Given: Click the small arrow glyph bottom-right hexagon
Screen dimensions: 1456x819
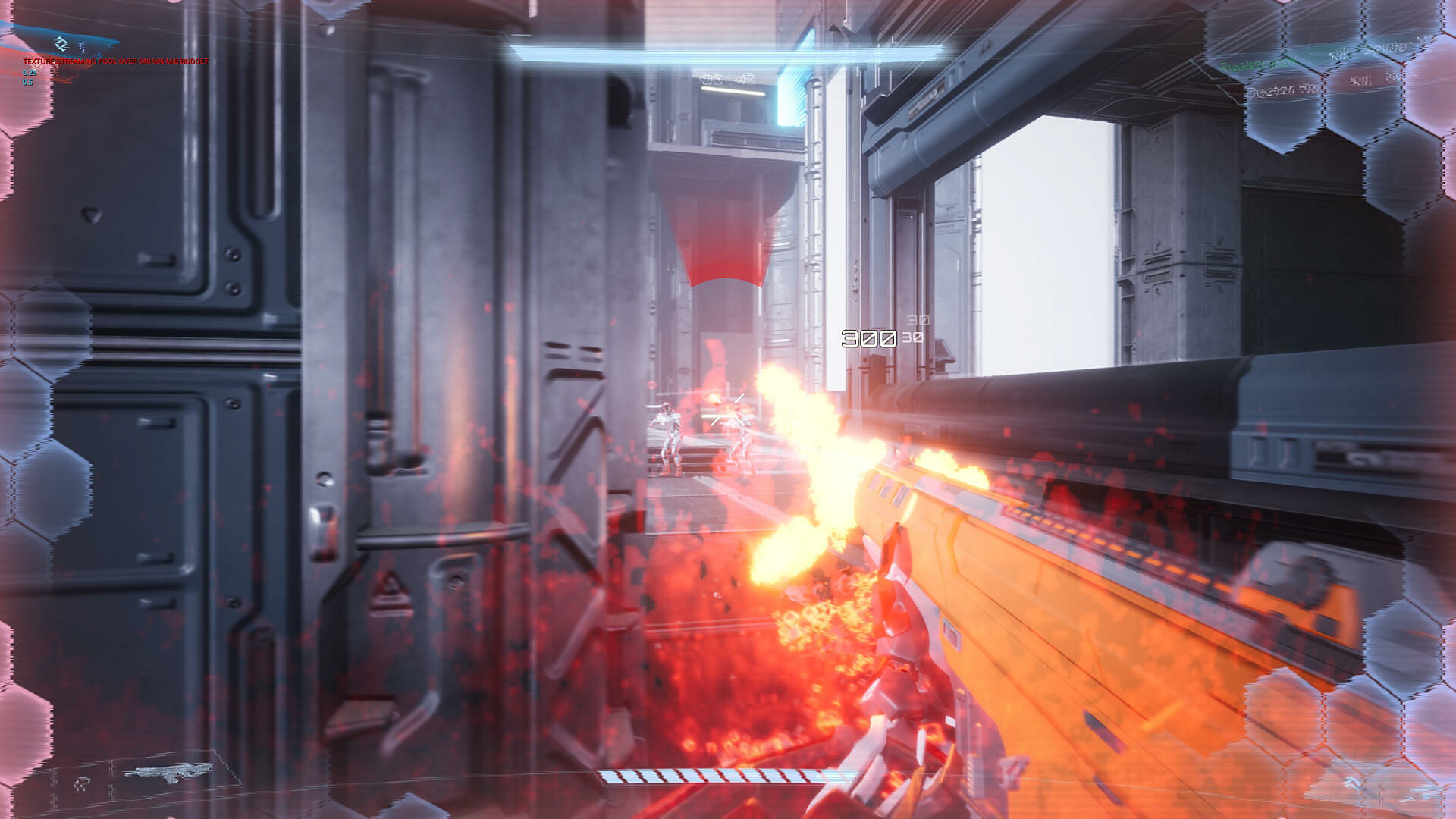Looking at the screenshot, I should (x=1354, y=783).
